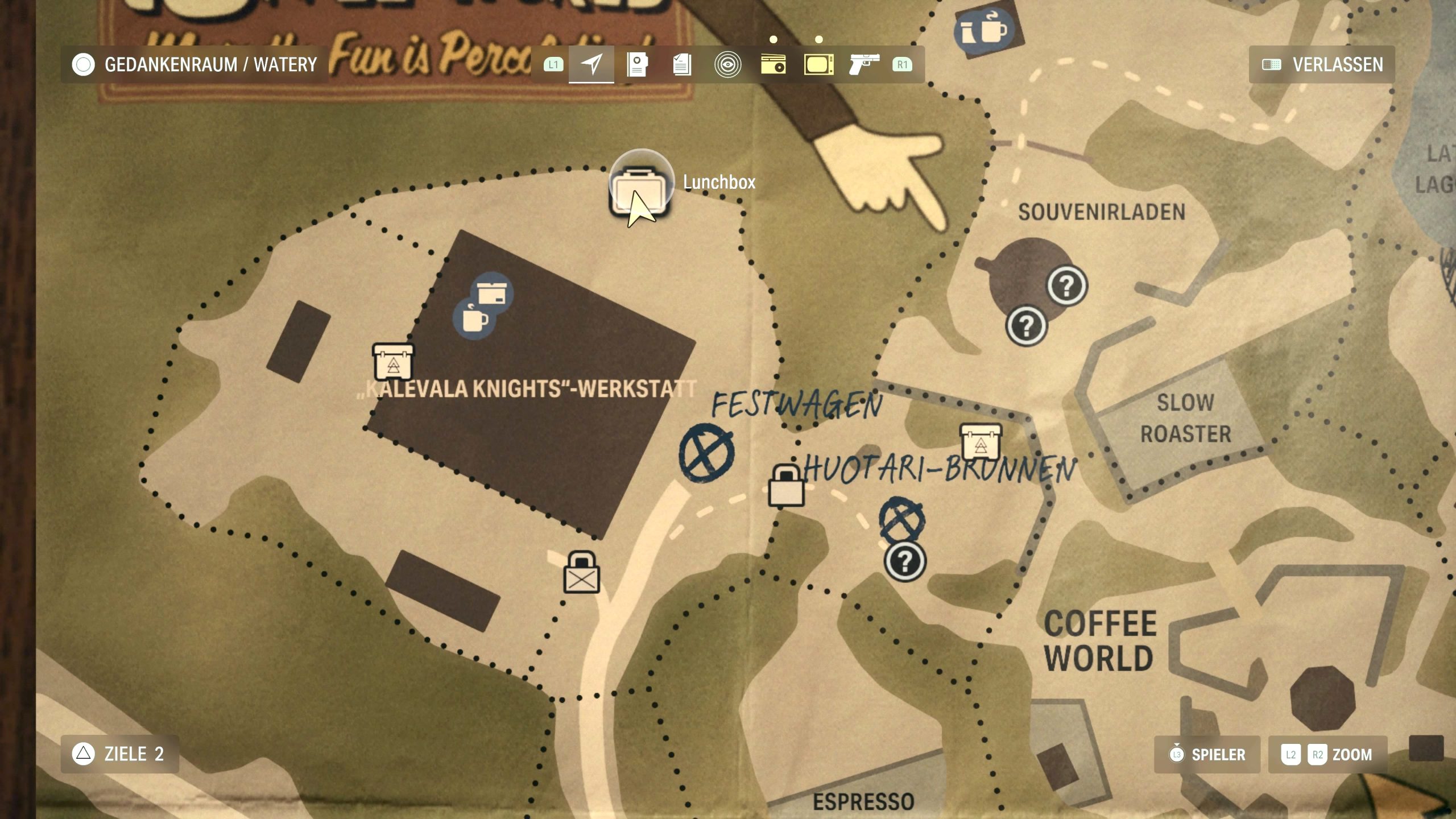The height and width of the screenshot is (819, 1456).
Task: Select the map tab arrow icon
Action: [591, 64]
